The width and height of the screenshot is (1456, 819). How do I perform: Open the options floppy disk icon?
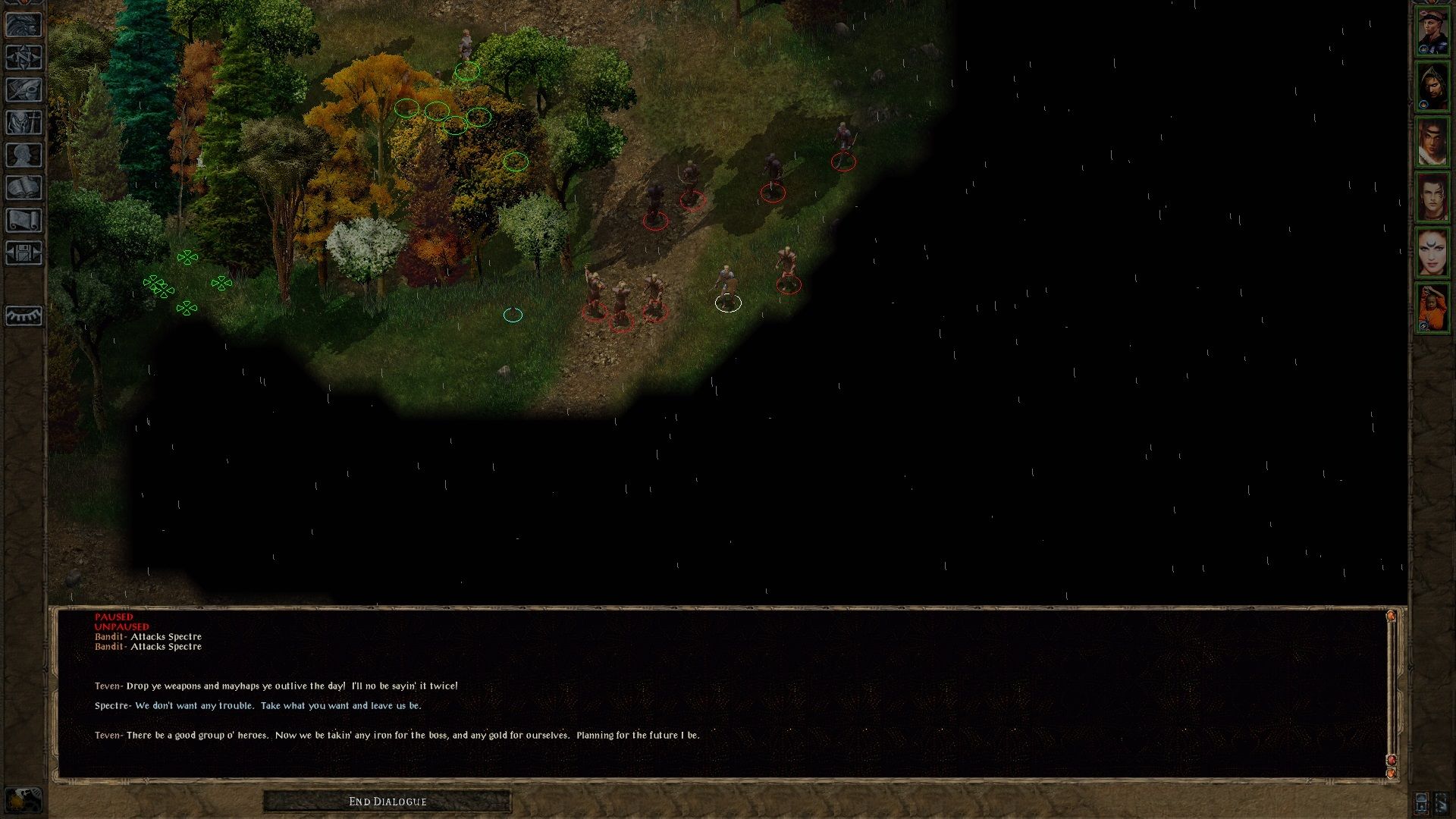[x=24, y=253]
